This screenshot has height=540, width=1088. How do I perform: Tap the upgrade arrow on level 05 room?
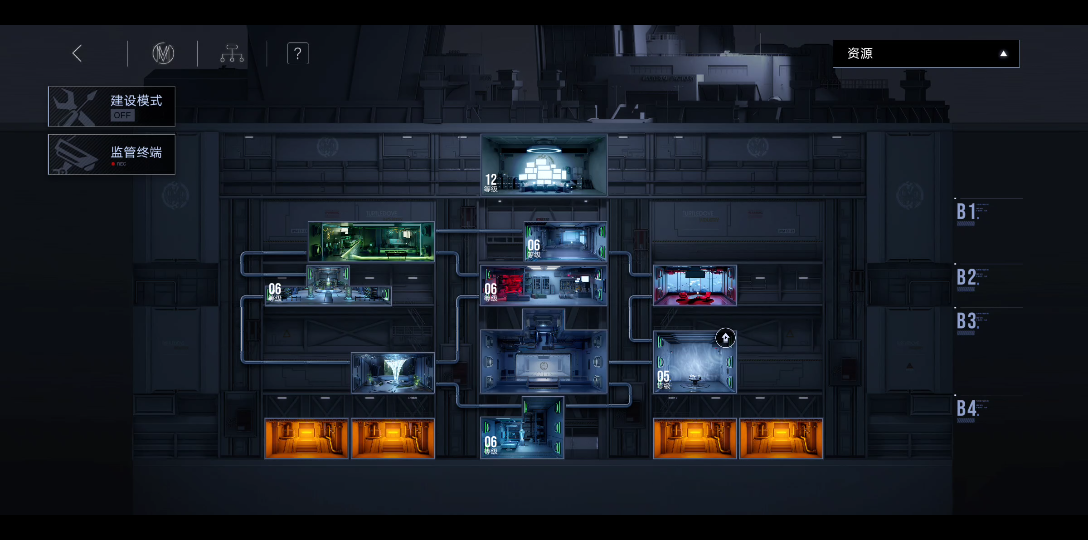(725, 338)
